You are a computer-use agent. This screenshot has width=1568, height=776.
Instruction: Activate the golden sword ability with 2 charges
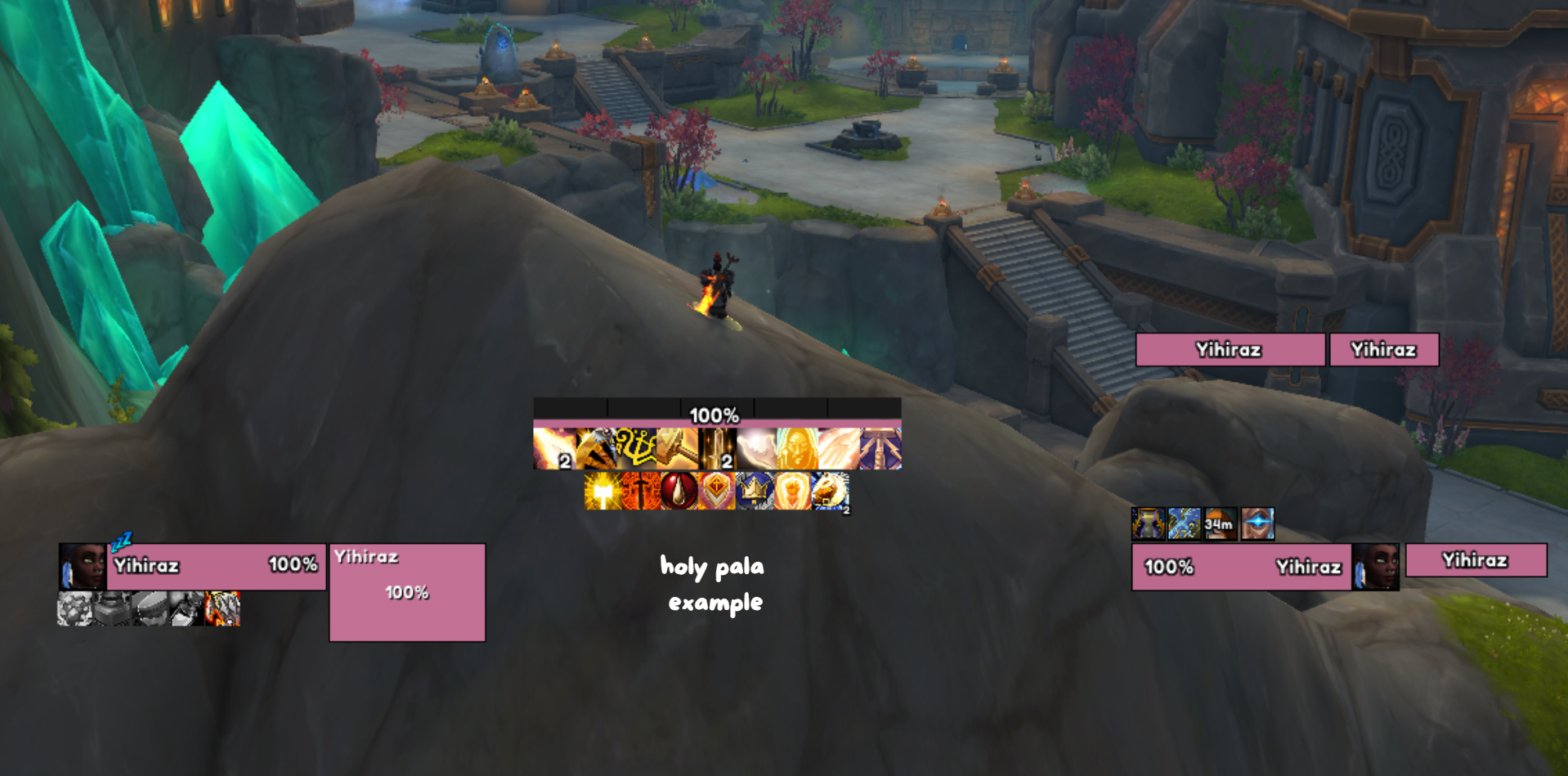(x=718, y=449)
